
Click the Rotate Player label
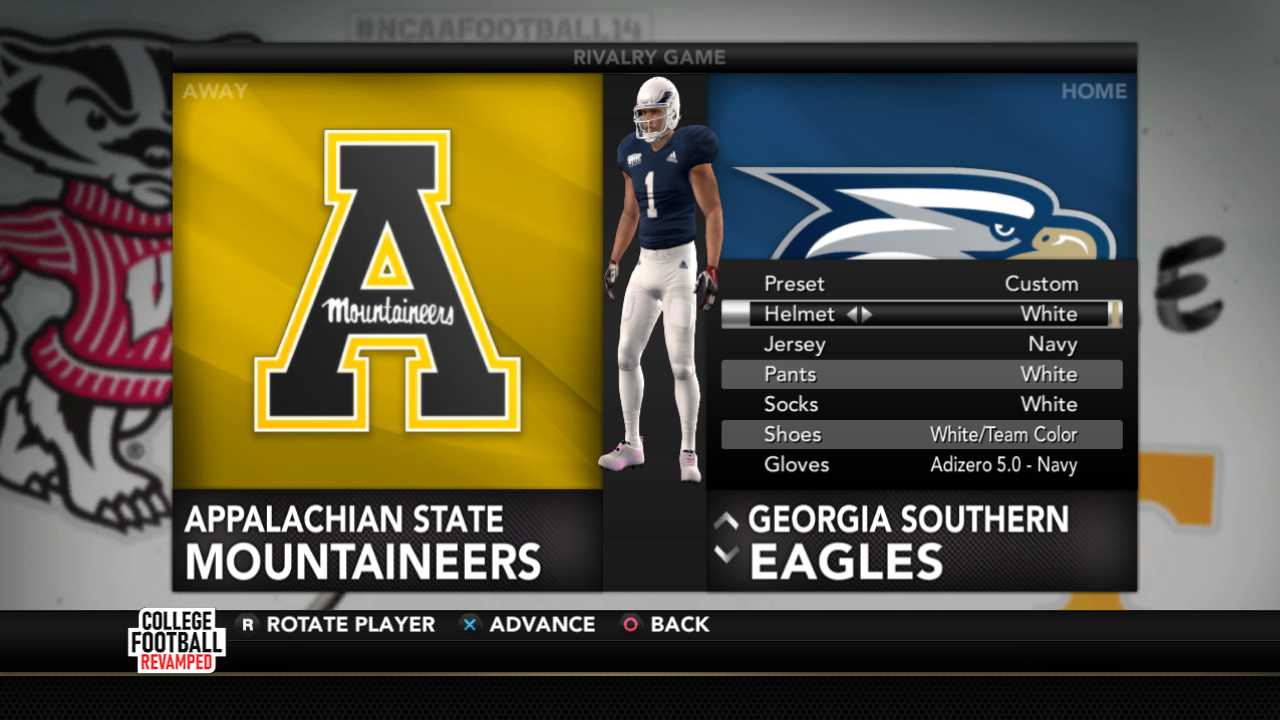[350, 624]
